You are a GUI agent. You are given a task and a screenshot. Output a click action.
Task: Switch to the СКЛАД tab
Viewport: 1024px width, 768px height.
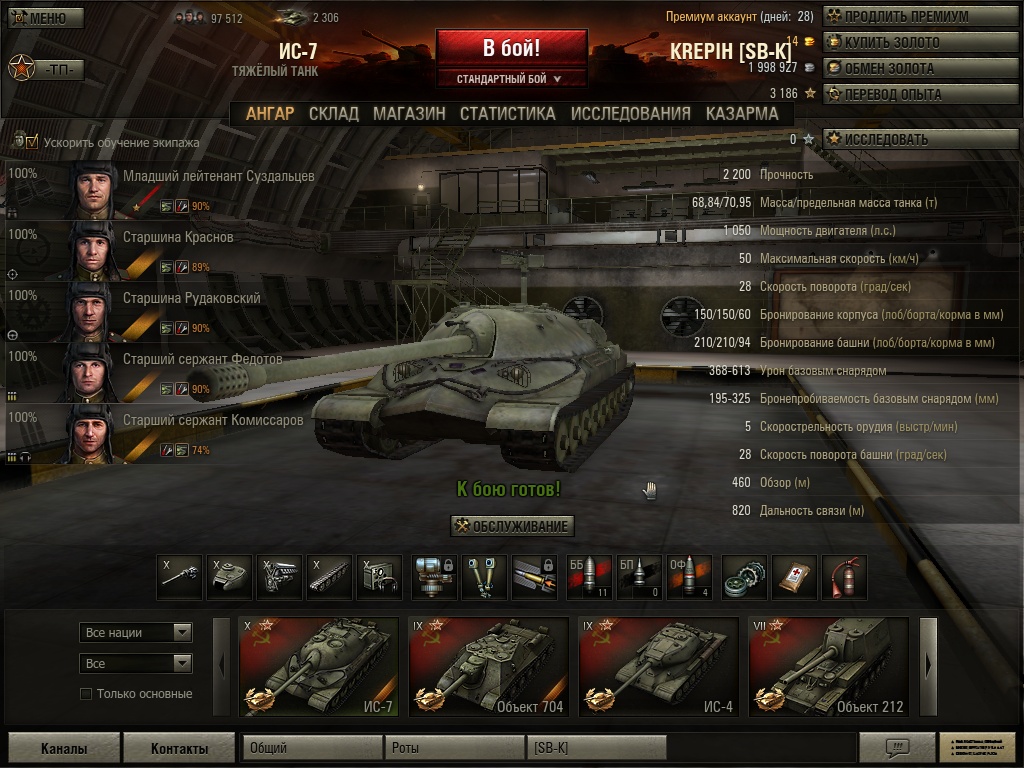click(x=333, y=114)
